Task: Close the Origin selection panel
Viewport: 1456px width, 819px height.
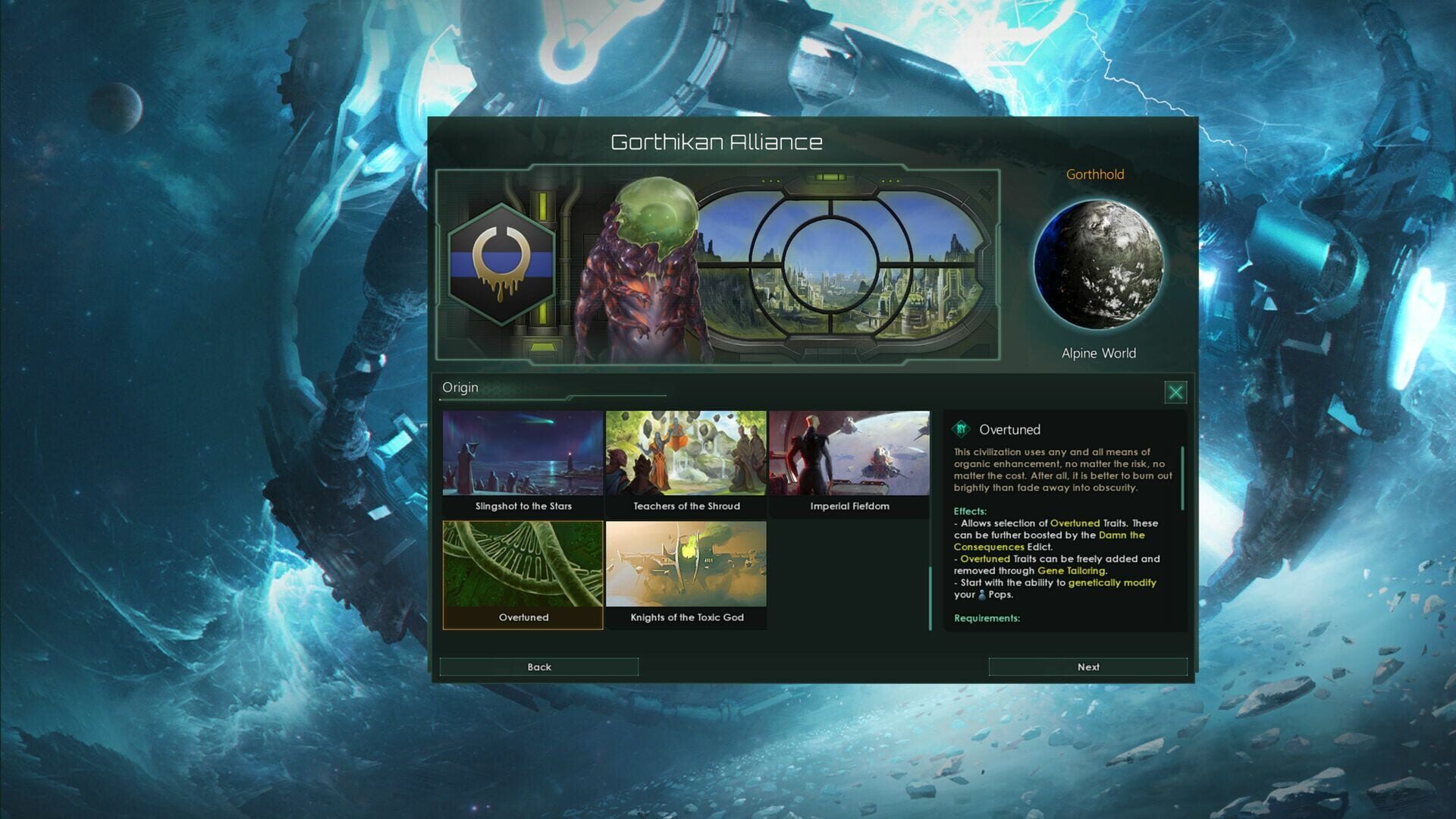Action: click(x=1178, y=392)
